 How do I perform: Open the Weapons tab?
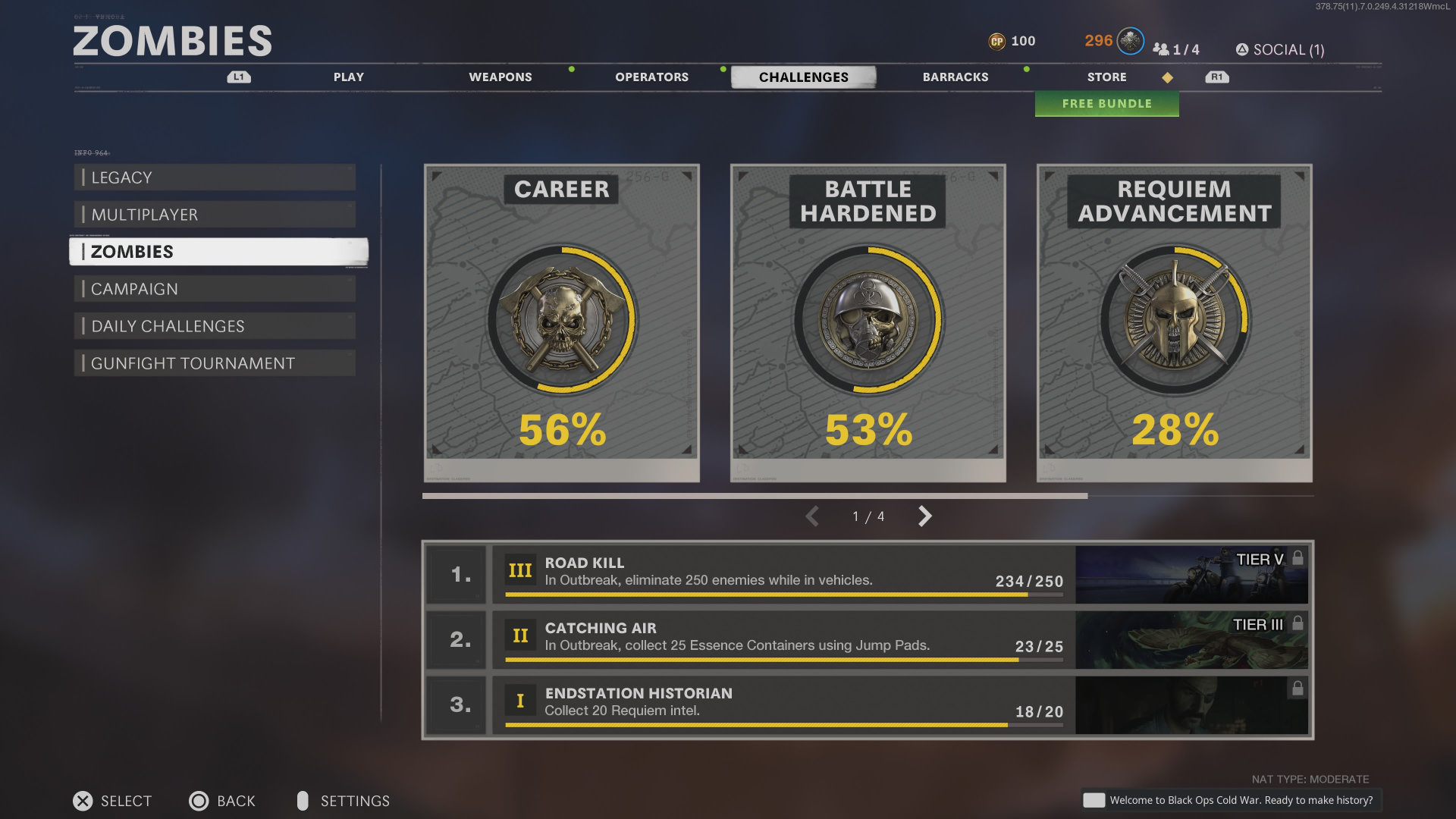pos(500,77)
